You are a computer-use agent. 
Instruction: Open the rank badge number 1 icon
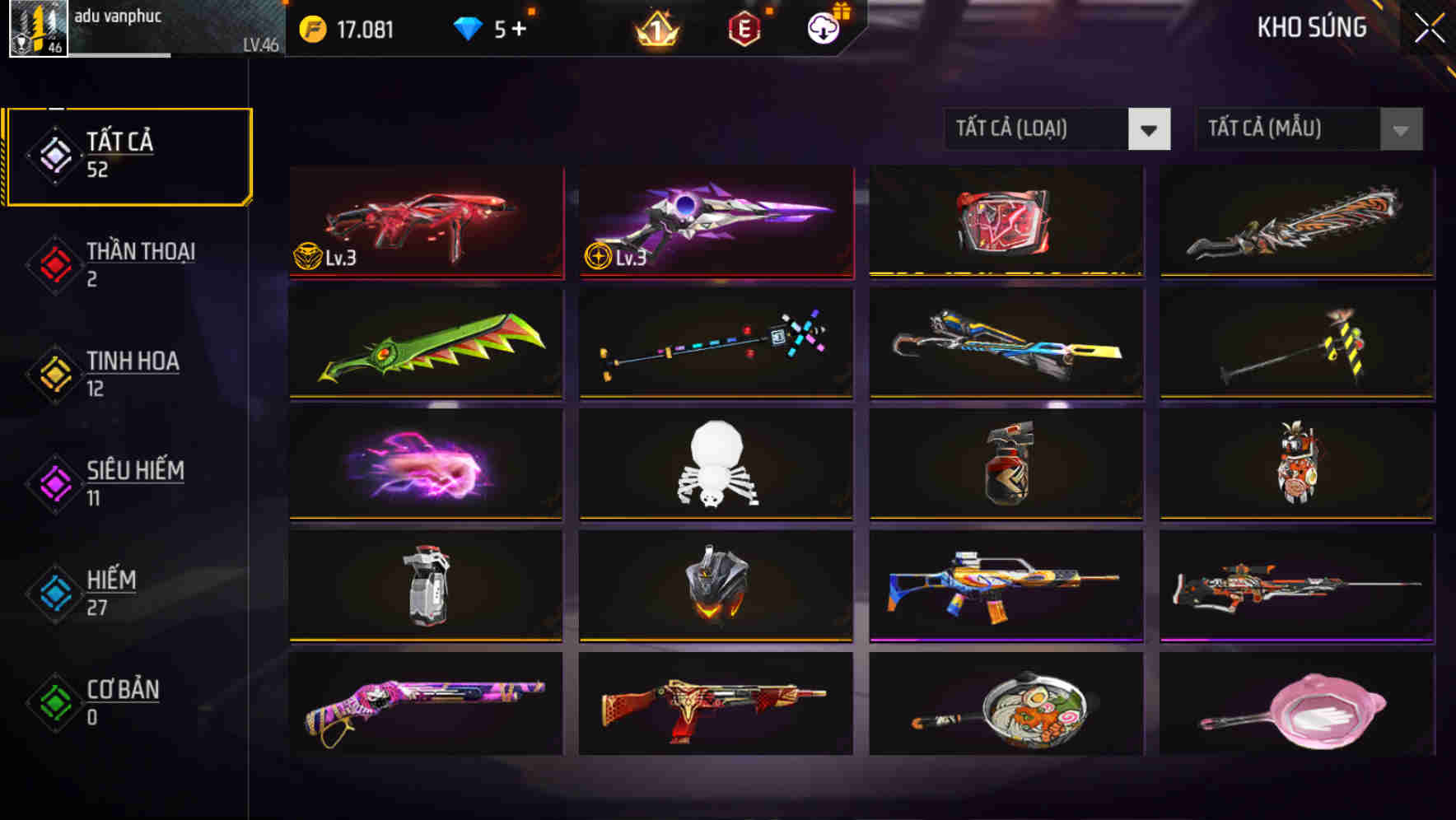[x=653, y=27]
